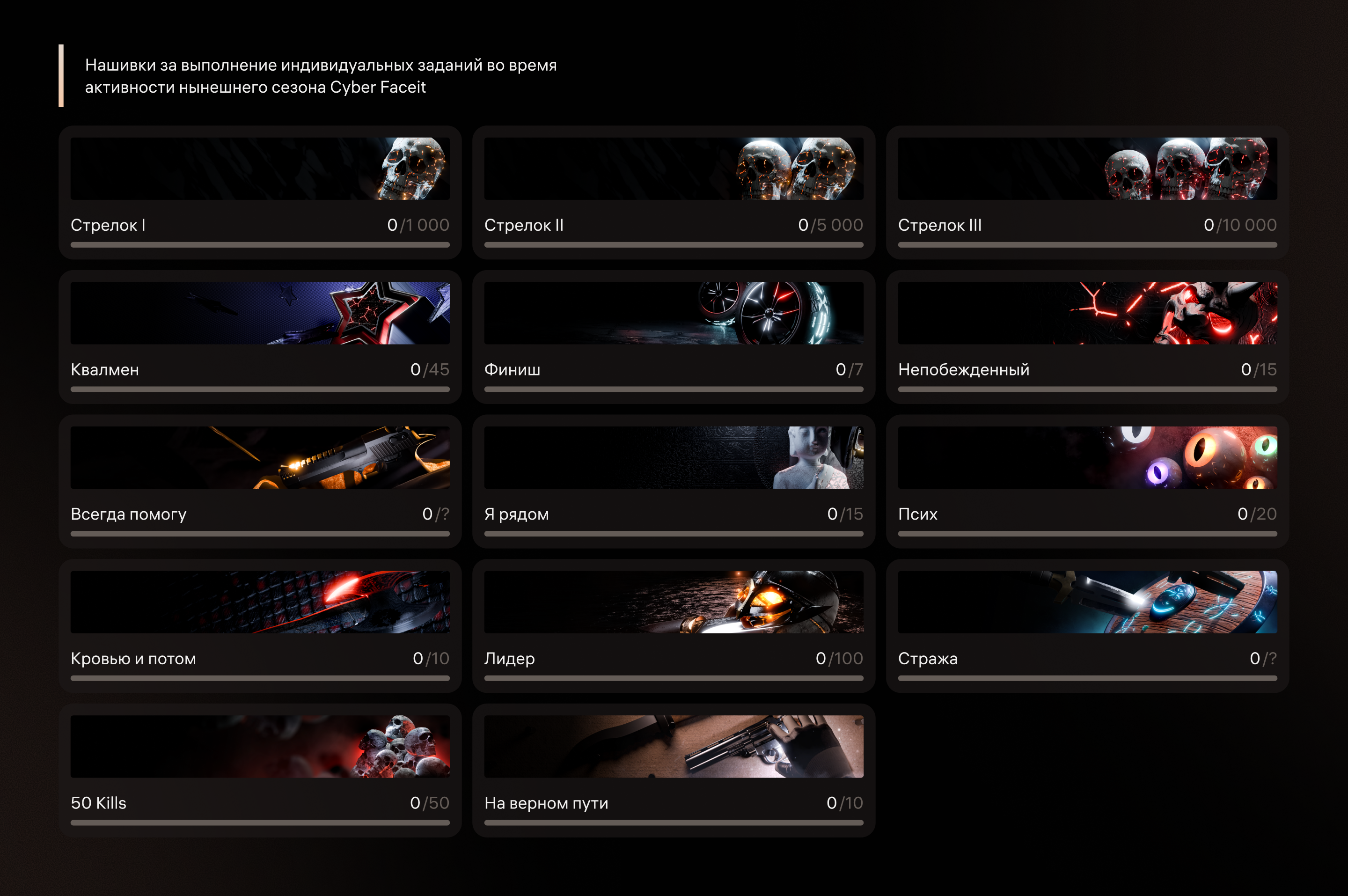Open the Непобежденный patch card
This screenshot has height=896, width=1348.
(1087, 337)
